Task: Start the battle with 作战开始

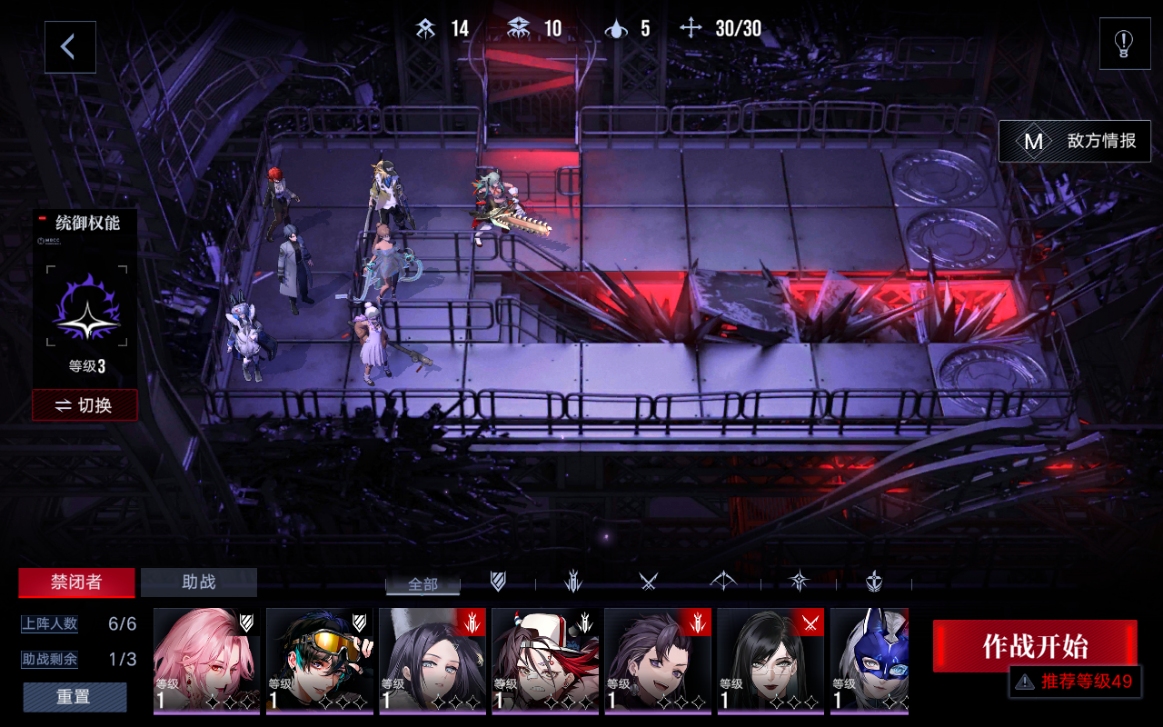Action: tap(1034, 645)
